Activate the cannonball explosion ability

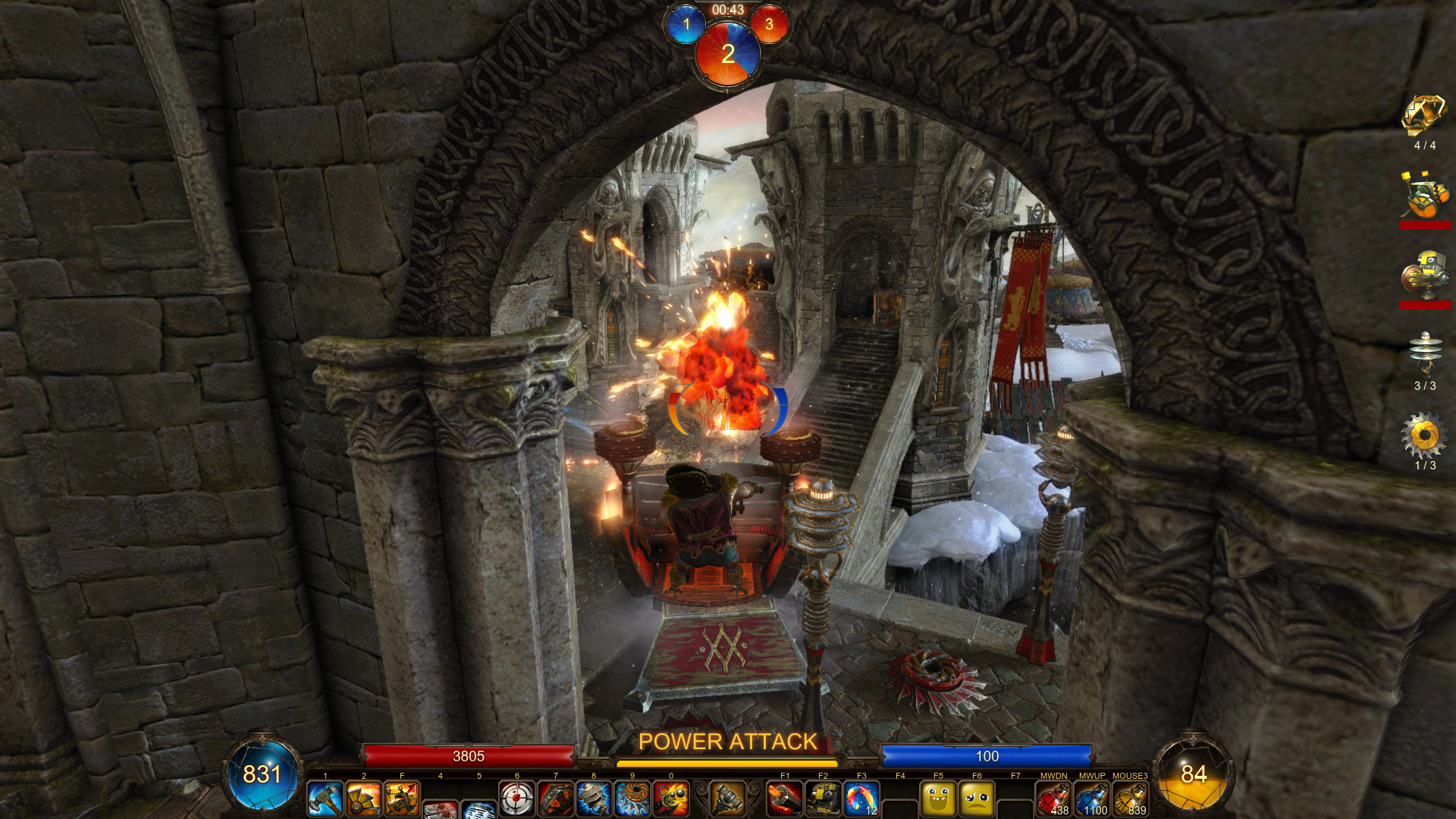pyautogui.click(x=671, y=799)
